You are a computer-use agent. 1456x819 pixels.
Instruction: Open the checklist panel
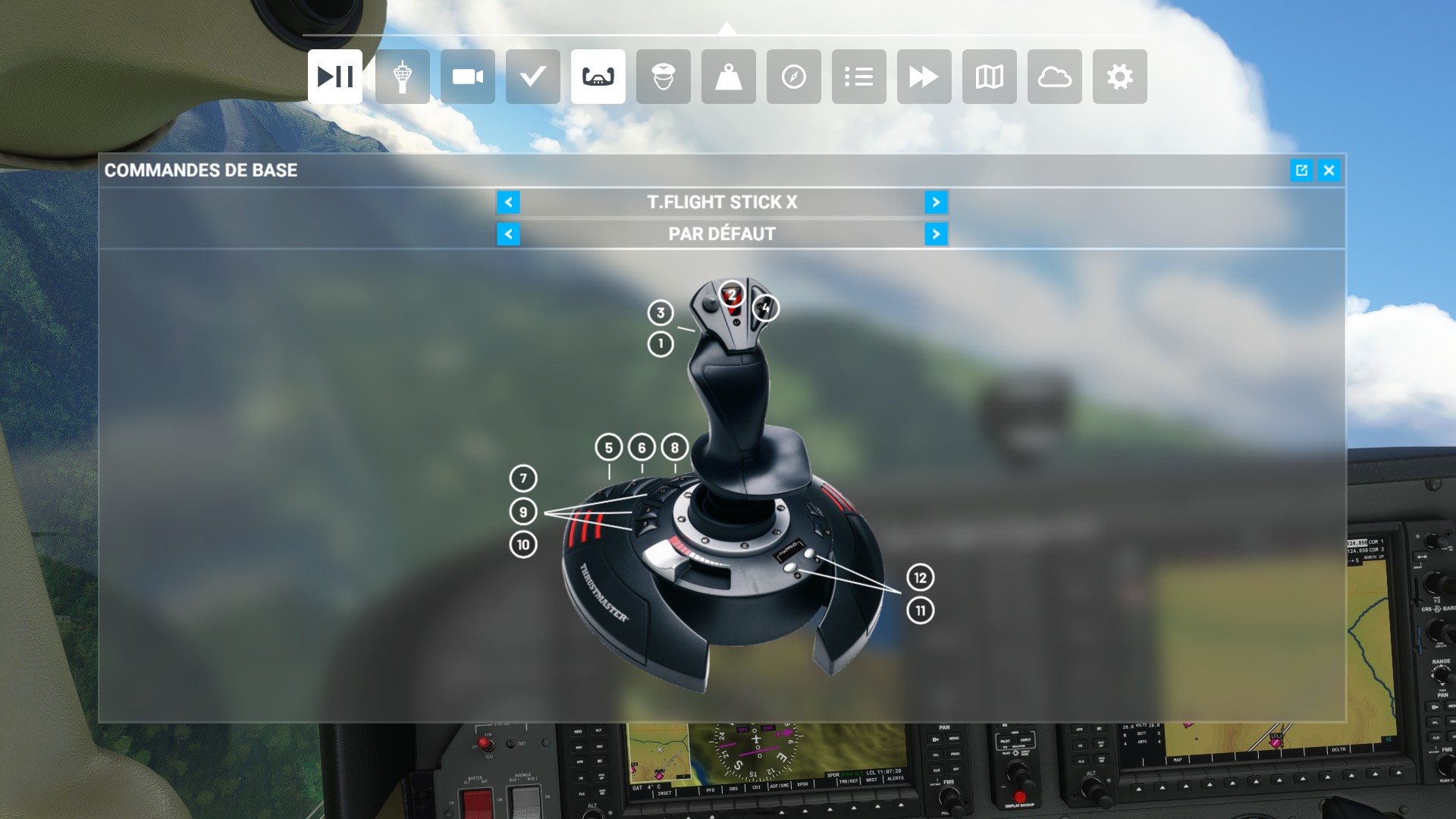(532, 77)
